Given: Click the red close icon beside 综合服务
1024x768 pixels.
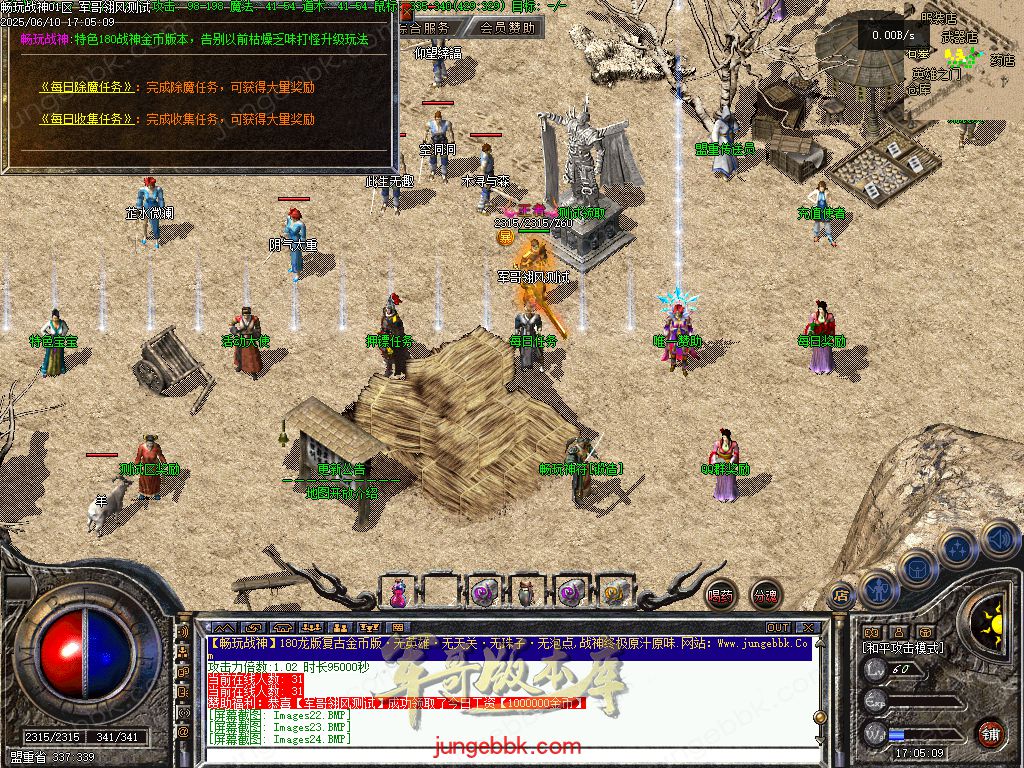Looking at the screenshot, I should [x=406, y=12].
